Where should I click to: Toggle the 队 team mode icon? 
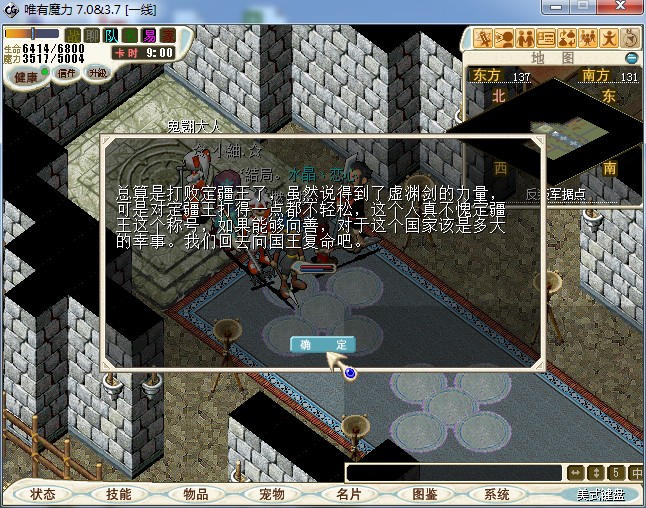click(110, 36)
